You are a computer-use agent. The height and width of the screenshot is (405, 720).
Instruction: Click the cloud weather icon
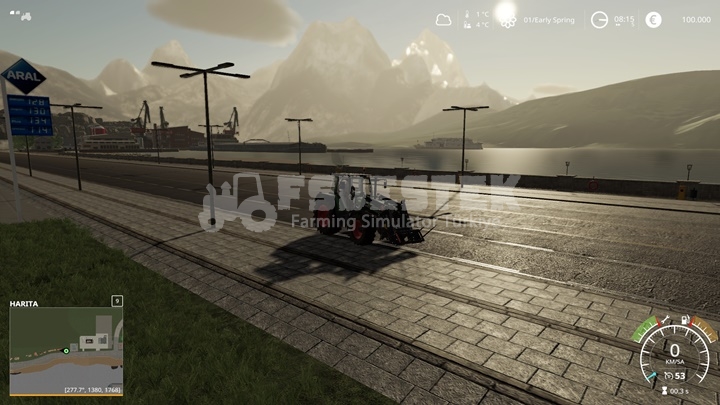pos(444,19)
